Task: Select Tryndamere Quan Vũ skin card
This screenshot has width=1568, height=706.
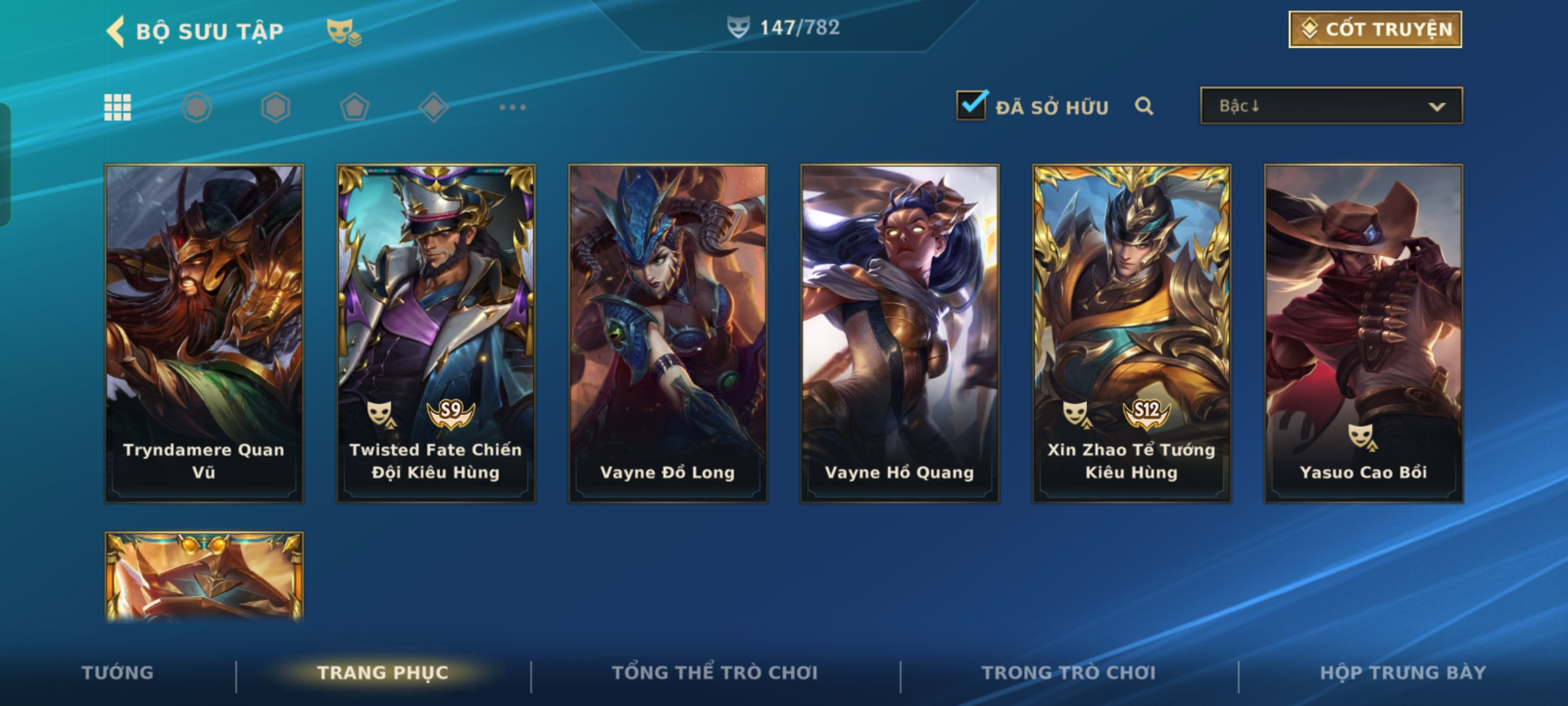Action: [204, 333]
